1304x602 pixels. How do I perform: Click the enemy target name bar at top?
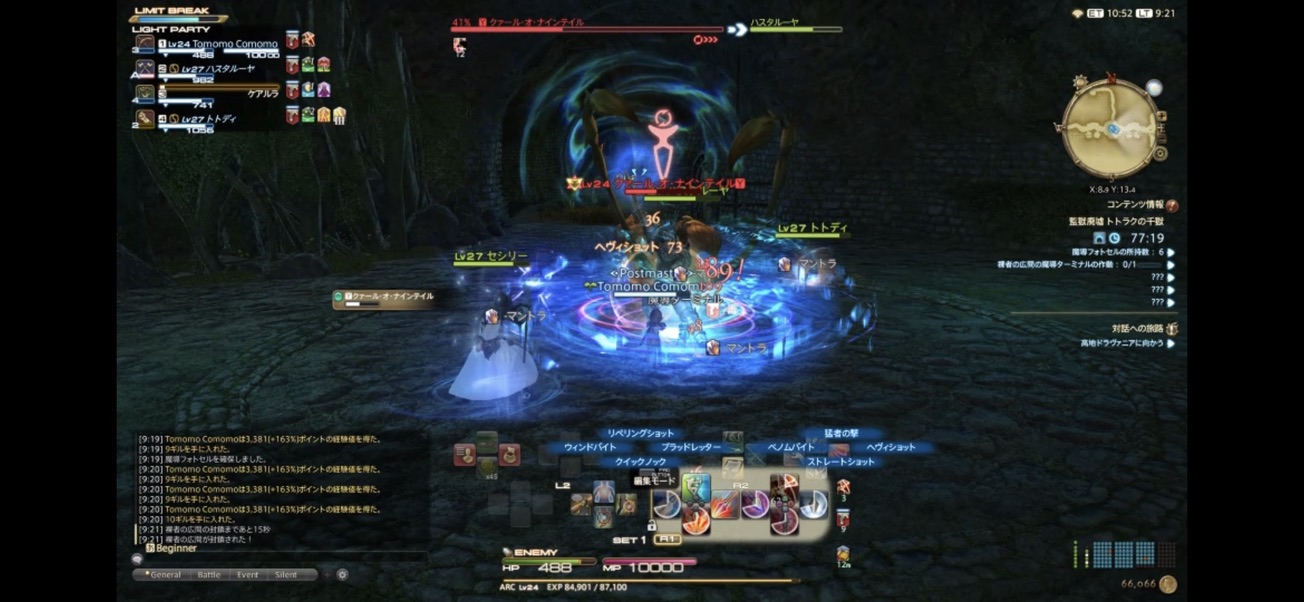click(586, 24)
